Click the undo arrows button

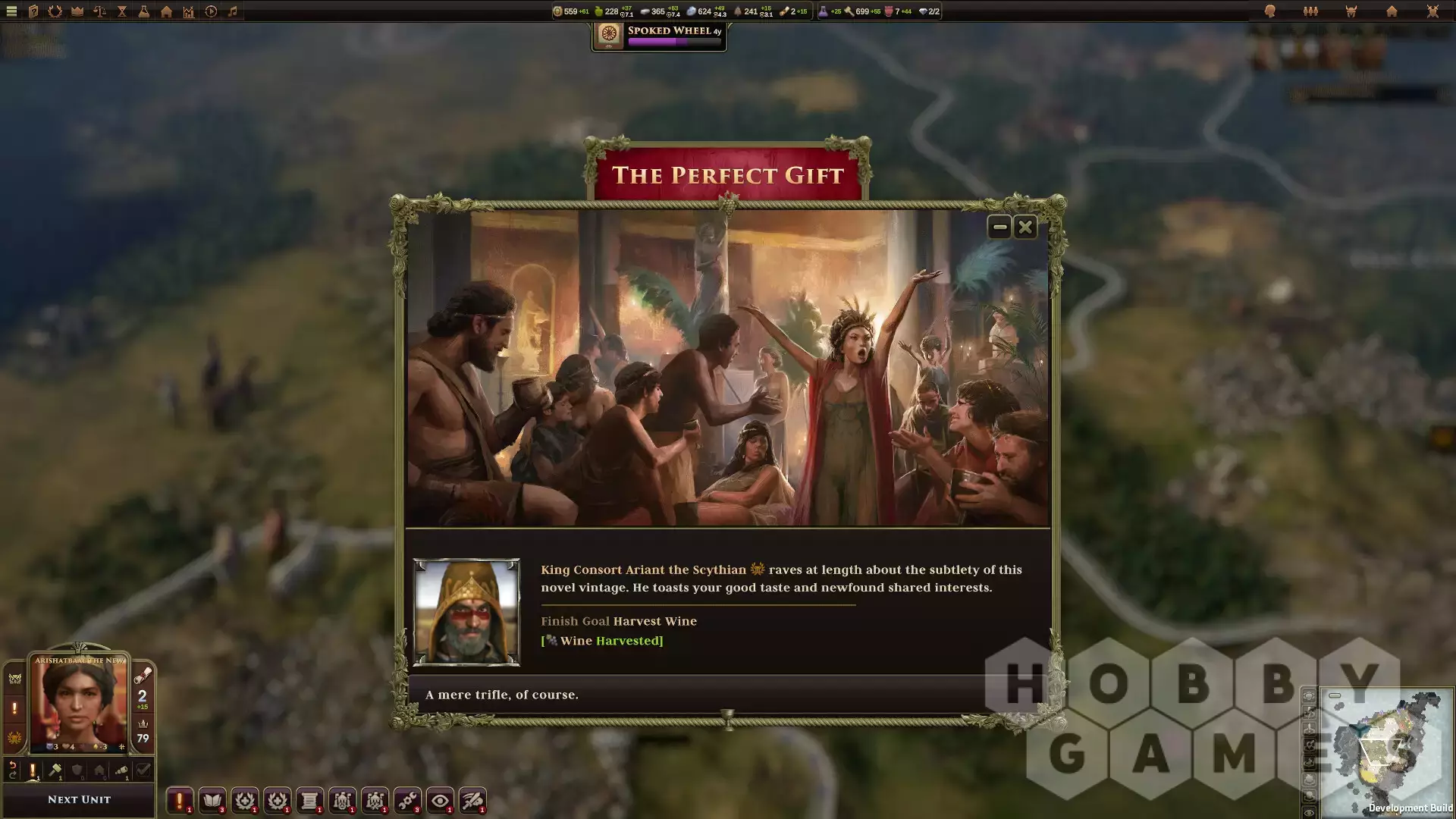click(x=13, y=770)
